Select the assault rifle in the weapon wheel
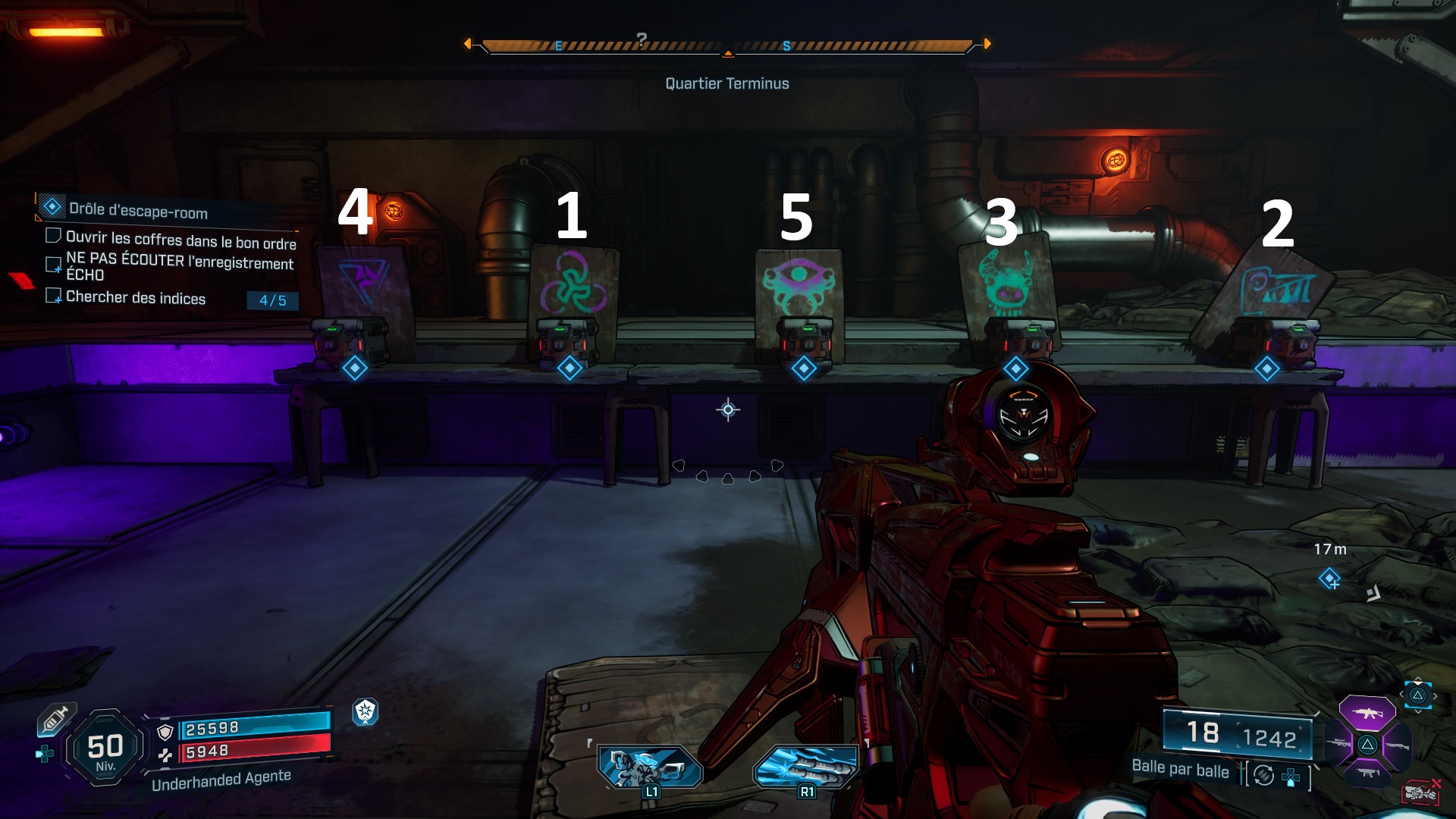The width and height of the screenshot is (1456, 819). tap(1367, 713)
